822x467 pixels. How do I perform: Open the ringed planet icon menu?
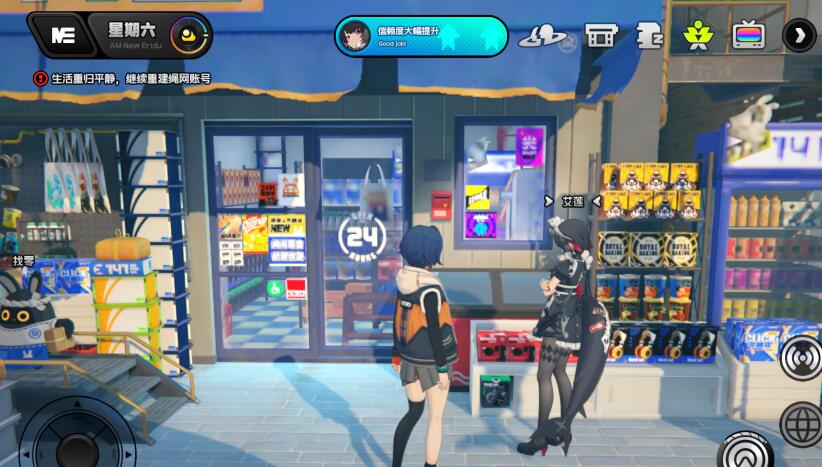(542, 37)
